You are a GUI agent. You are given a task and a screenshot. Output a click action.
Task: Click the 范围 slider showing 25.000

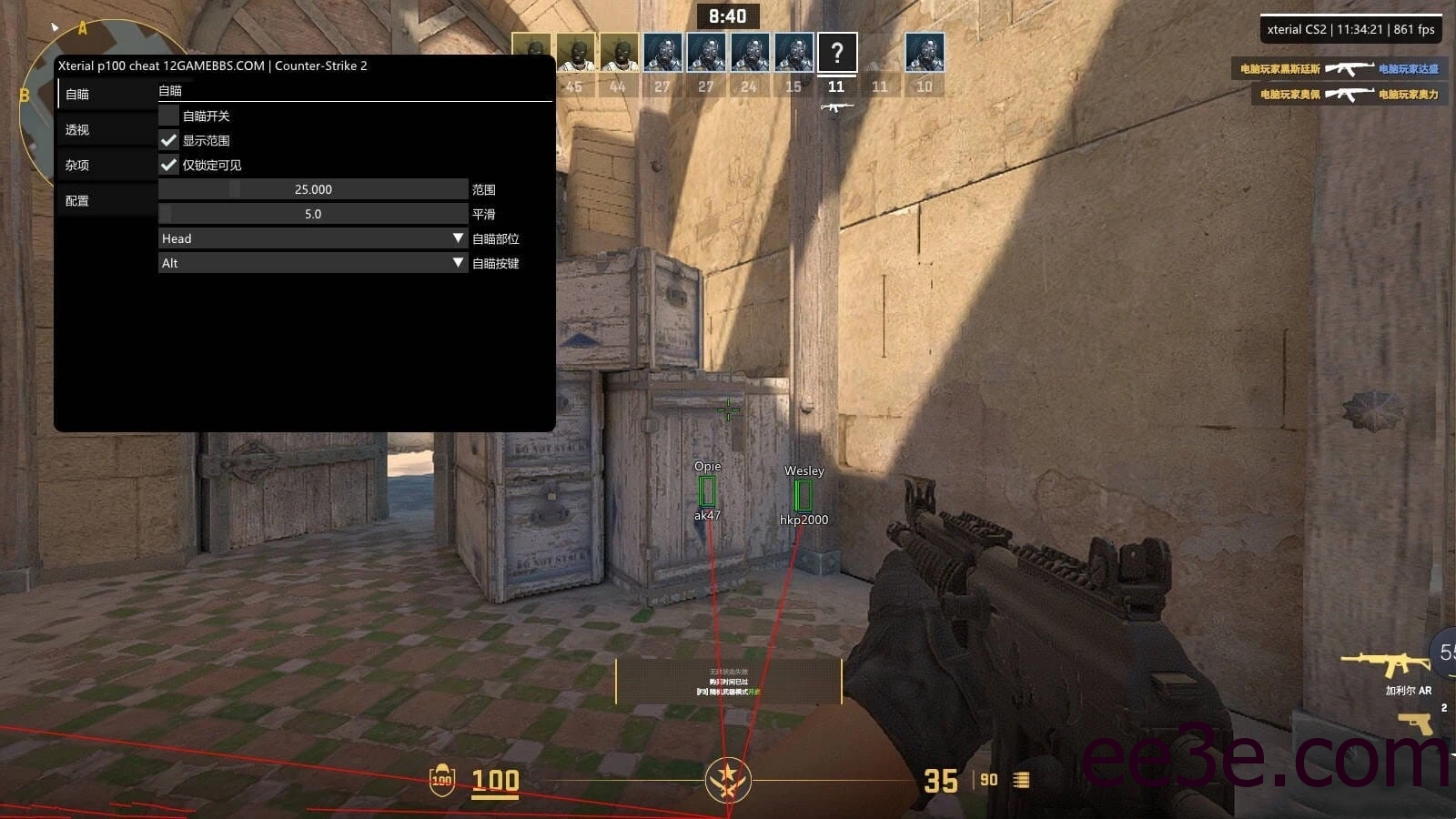point(313,189)
